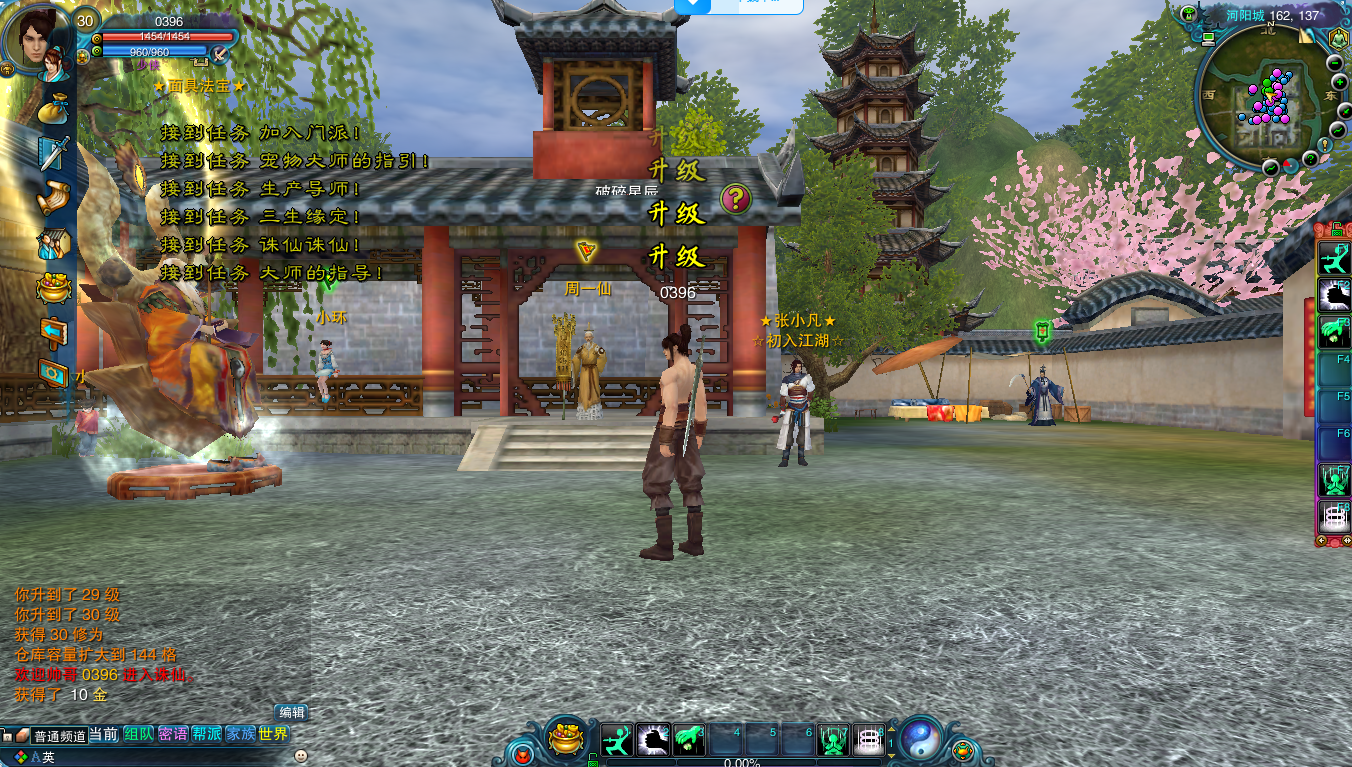This screenshot has height=767, width=1352.
Task: Open the money bag inventory icon
Action: [54, 108]
